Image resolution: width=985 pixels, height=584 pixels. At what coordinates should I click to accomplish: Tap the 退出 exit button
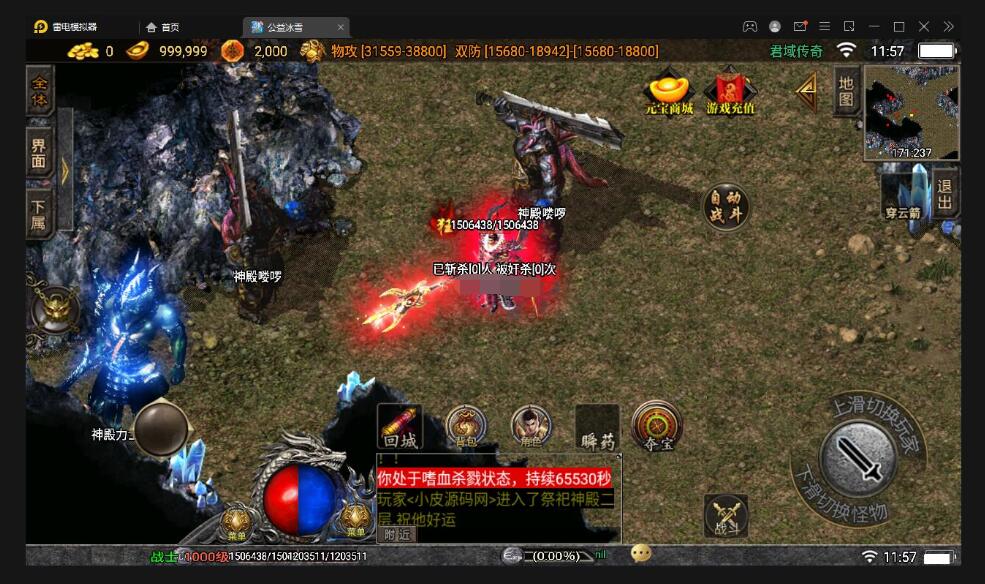[x=945, y=193]
